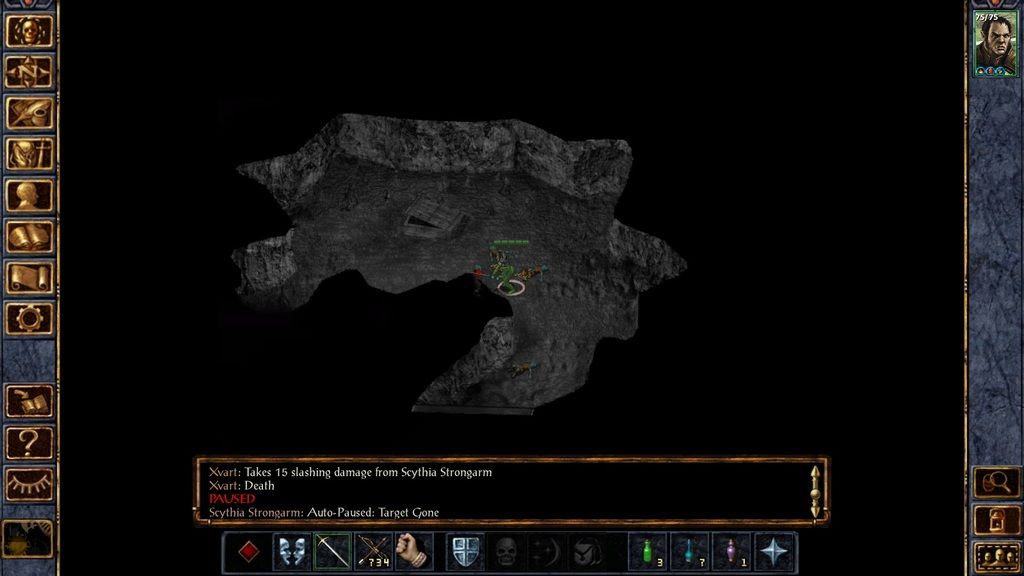Open the priest scroll screen

[x=29, y=277]
